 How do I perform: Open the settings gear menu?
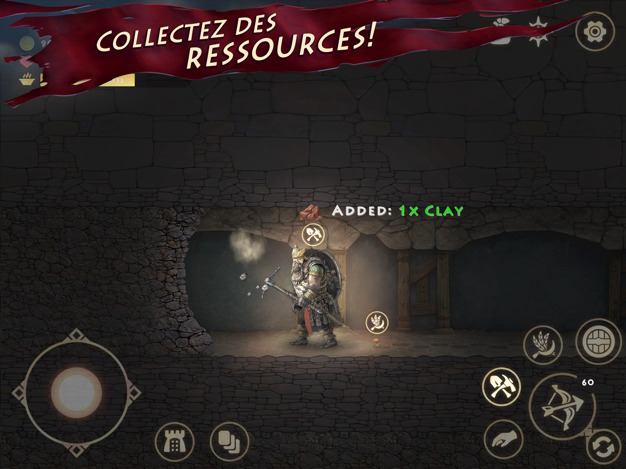tap(594, 31)
